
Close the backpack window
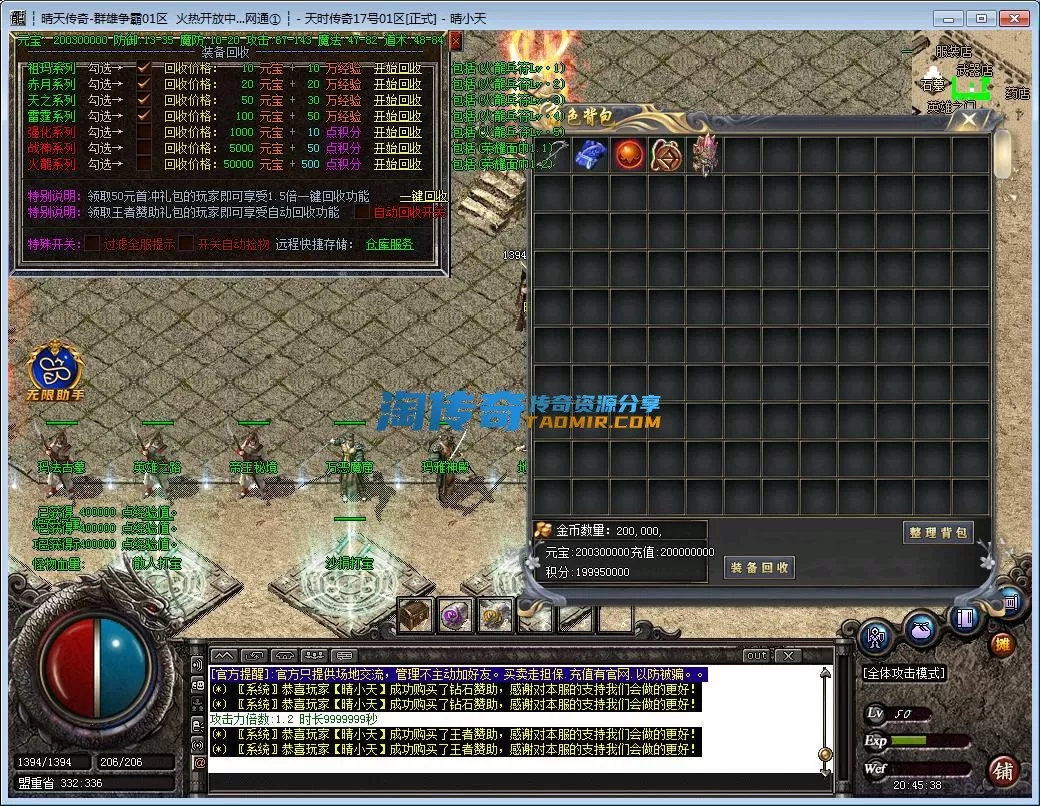point(968,120)
